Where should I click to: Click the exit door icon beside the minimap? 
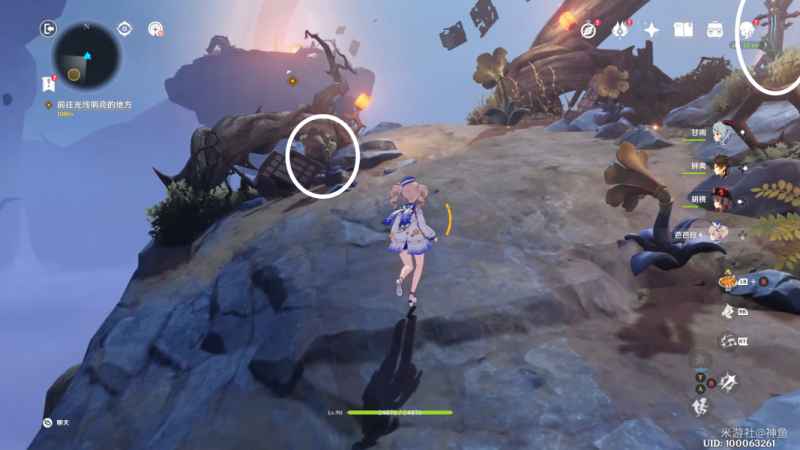click(x=47, y=29)
